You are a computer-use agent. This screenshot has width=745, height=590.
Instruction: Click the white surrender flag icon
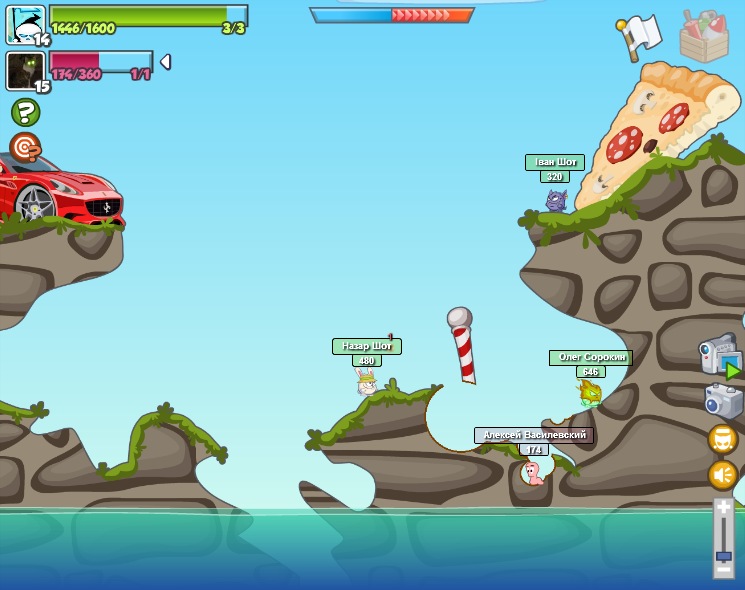tap(639, 36)
